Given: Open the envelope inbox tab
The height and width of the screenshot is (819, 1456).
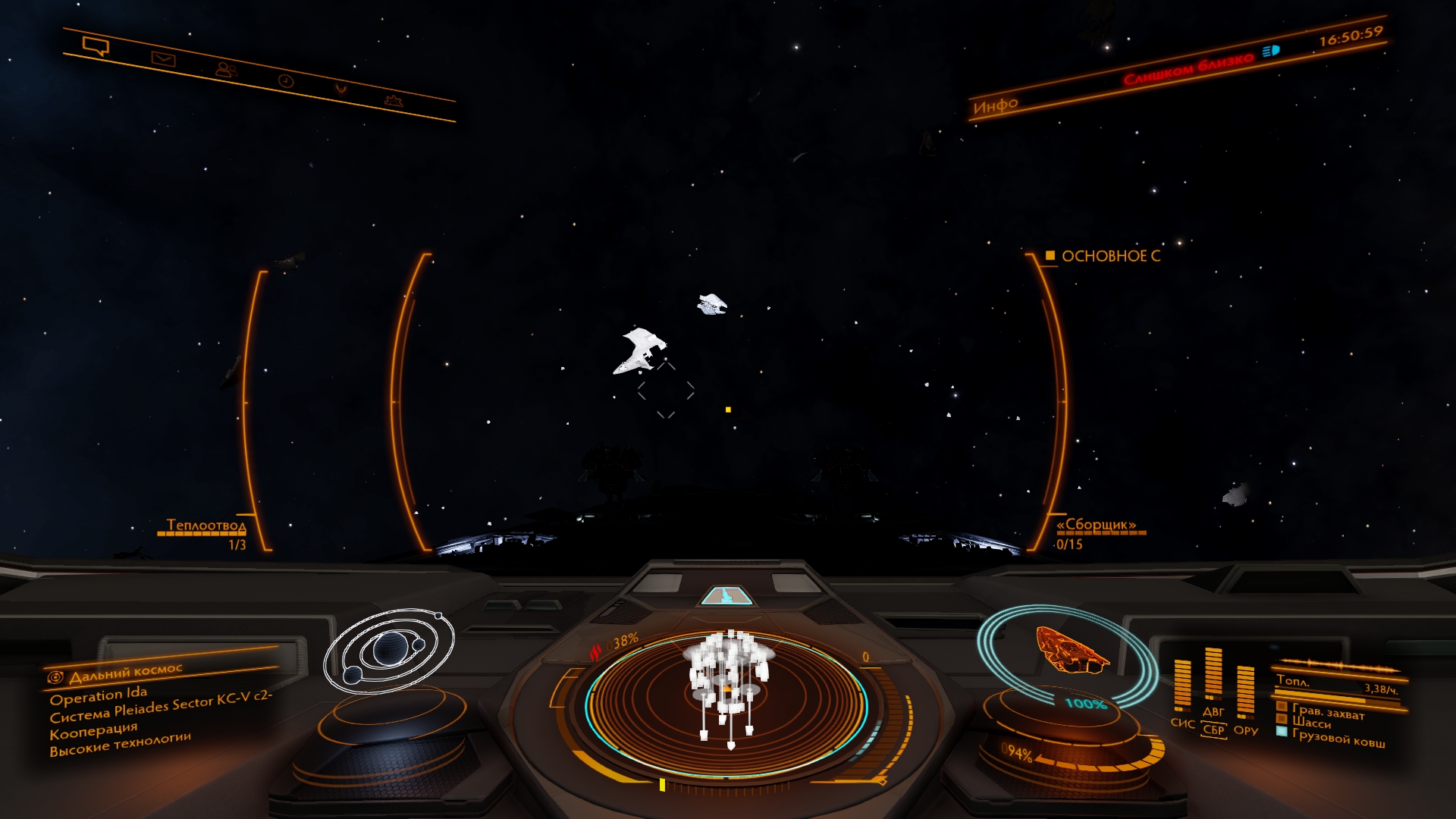Looking at the screenshot, I should pyautogui.click(x=163, y=59).
